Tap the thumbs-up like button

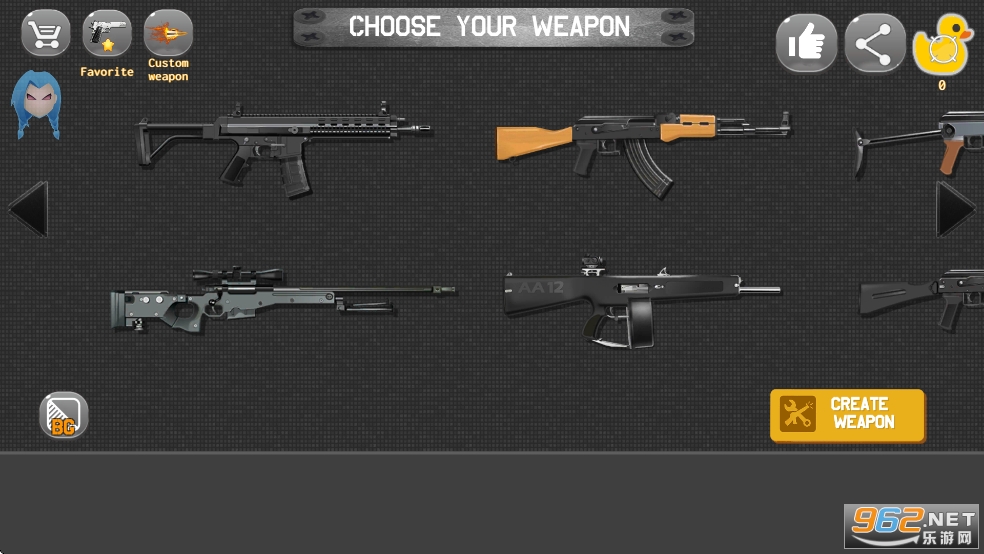pyautogui.click(x=806, y=44)
